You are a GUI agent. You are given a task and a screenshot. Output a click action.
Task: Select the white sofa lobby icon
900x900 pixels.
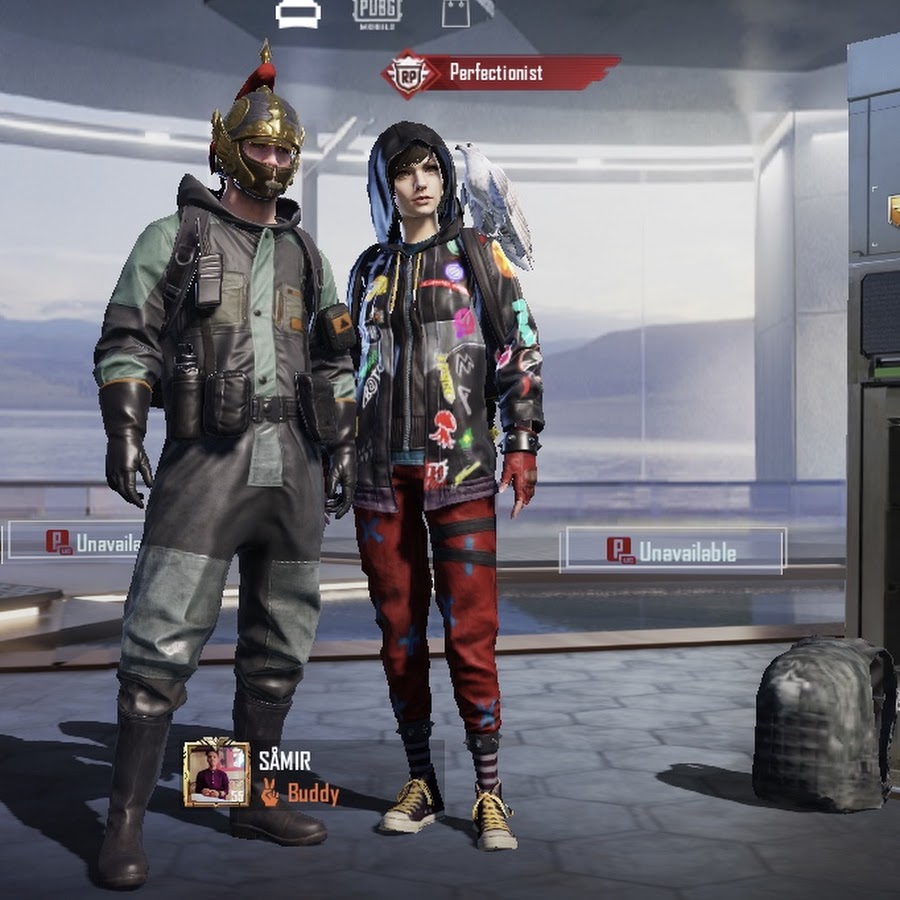[x=298, y=13]
